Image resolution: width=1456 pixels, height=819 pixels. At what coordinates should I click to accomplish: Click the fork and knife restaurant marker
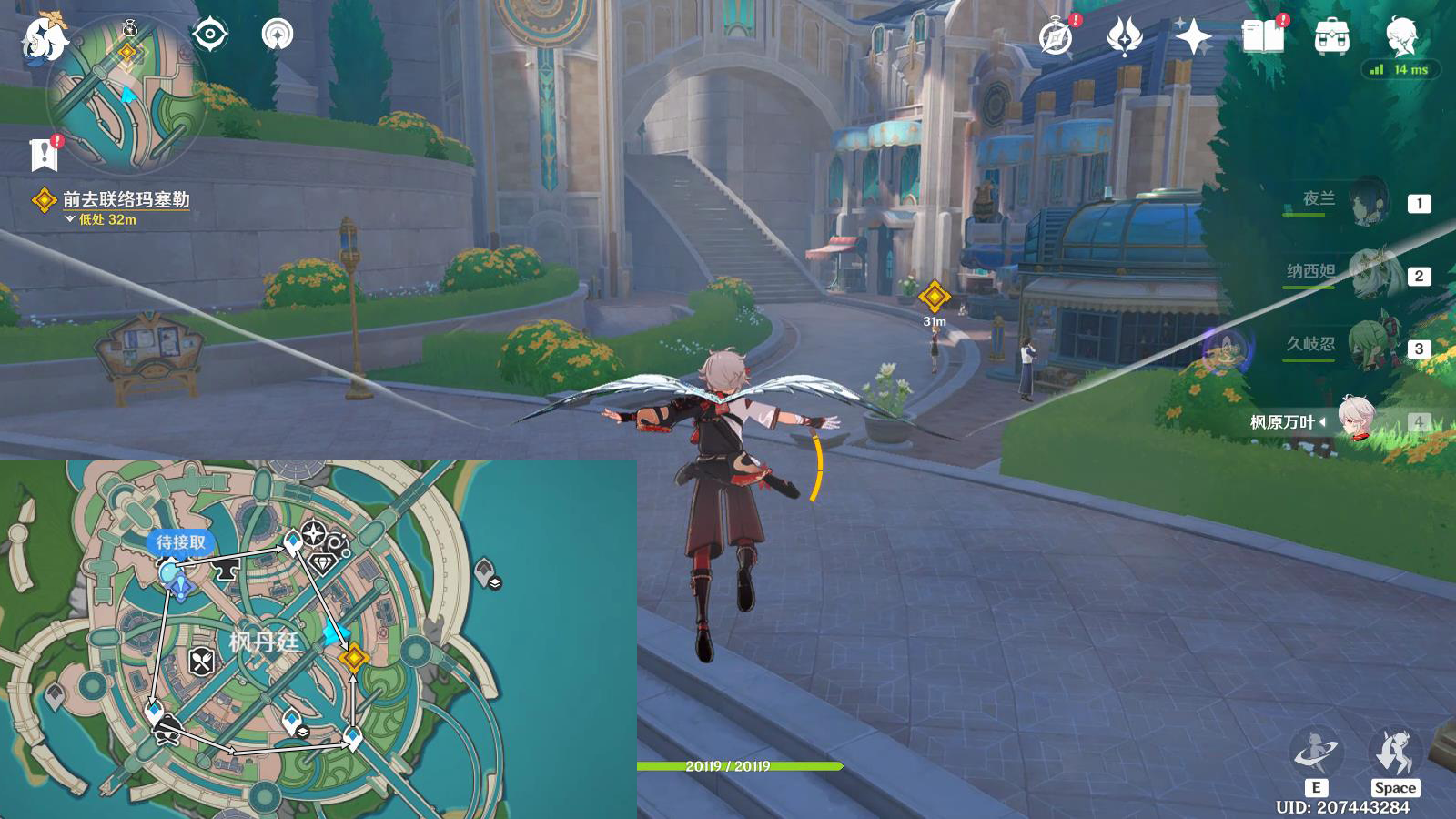202,662
